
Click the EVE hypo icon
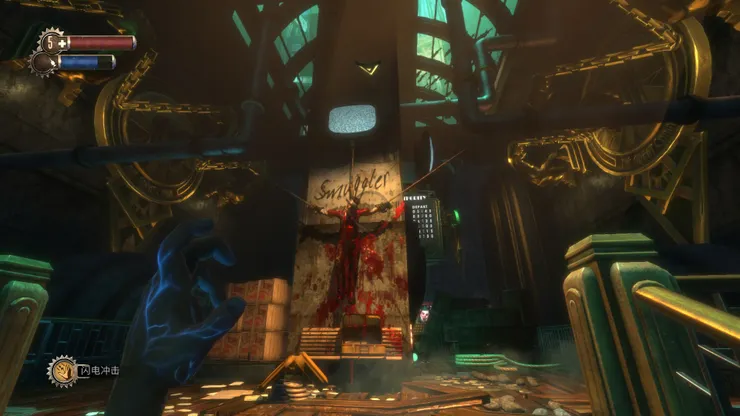(43, 63)
